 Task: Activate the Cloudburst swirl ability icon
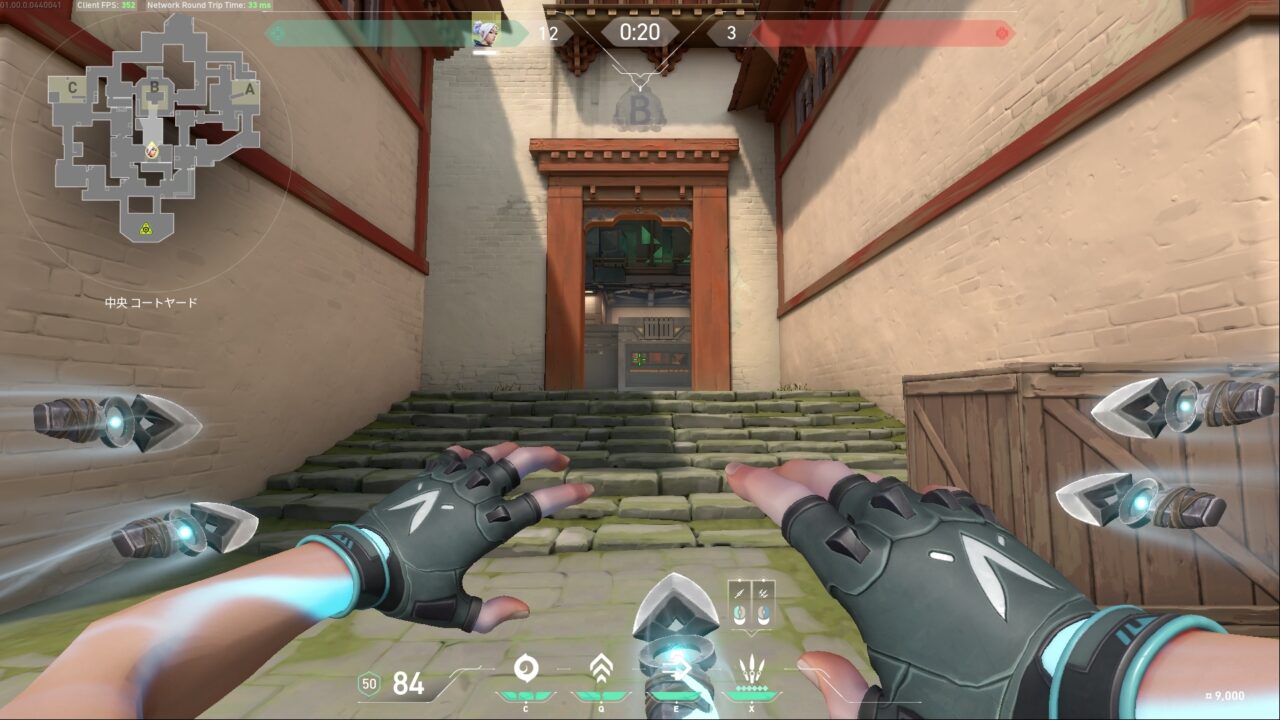[x=526, y=669]
